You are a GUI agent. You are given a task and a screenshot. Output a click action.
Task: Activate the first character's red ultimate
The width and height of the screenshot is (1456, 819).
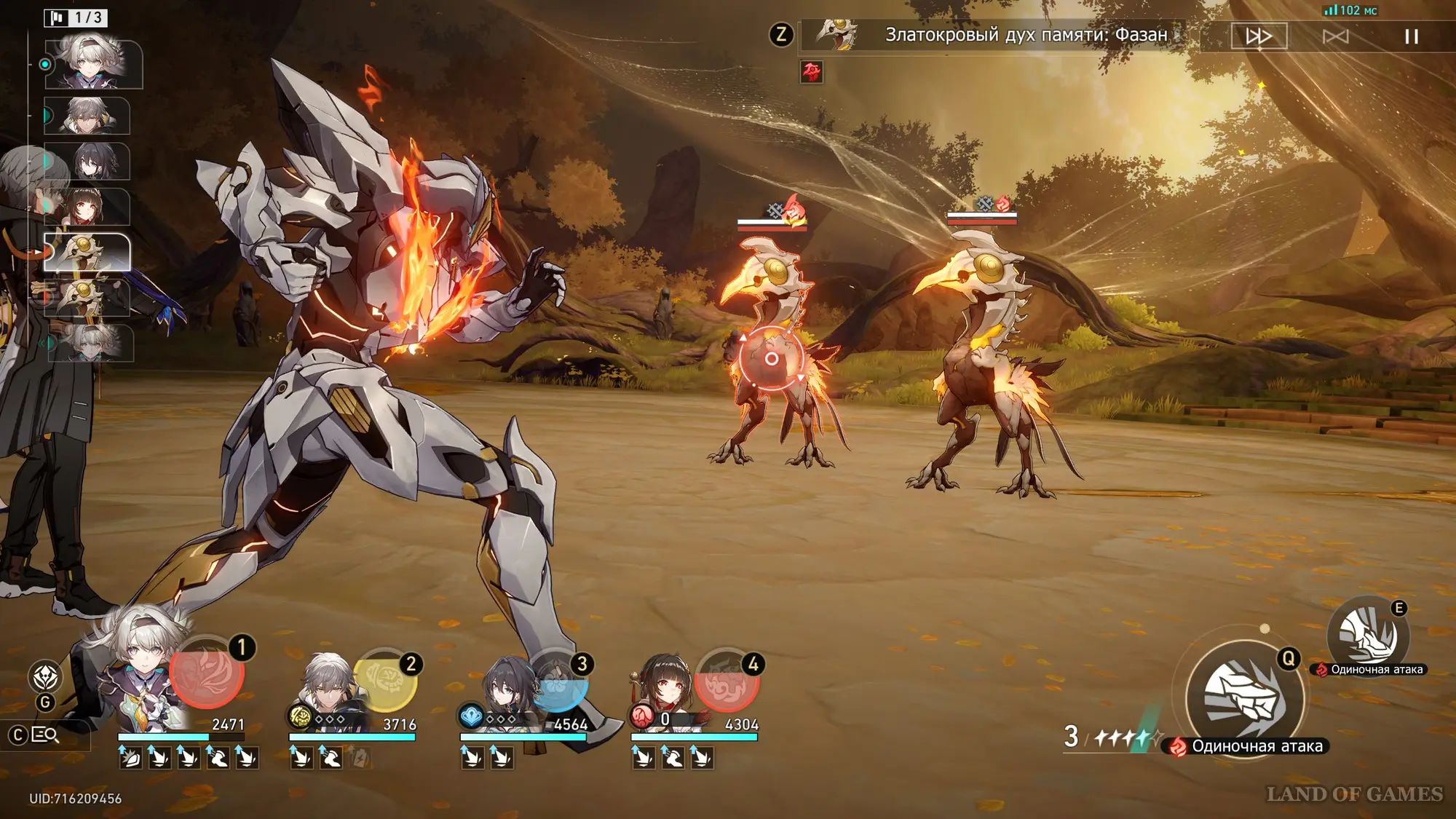(x=206, y=673)
